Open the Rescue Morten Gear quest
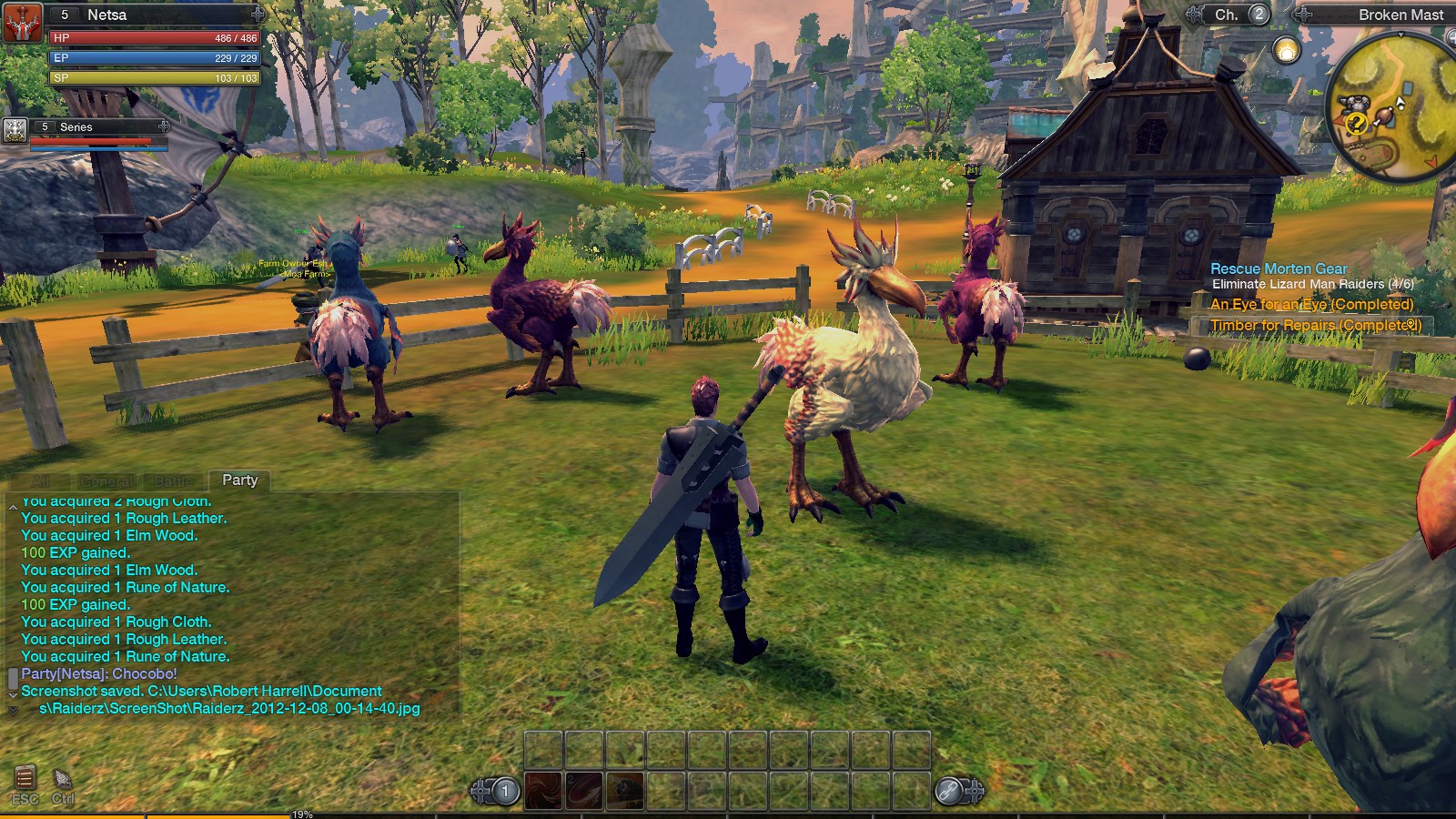 [x=1278, y=268]
